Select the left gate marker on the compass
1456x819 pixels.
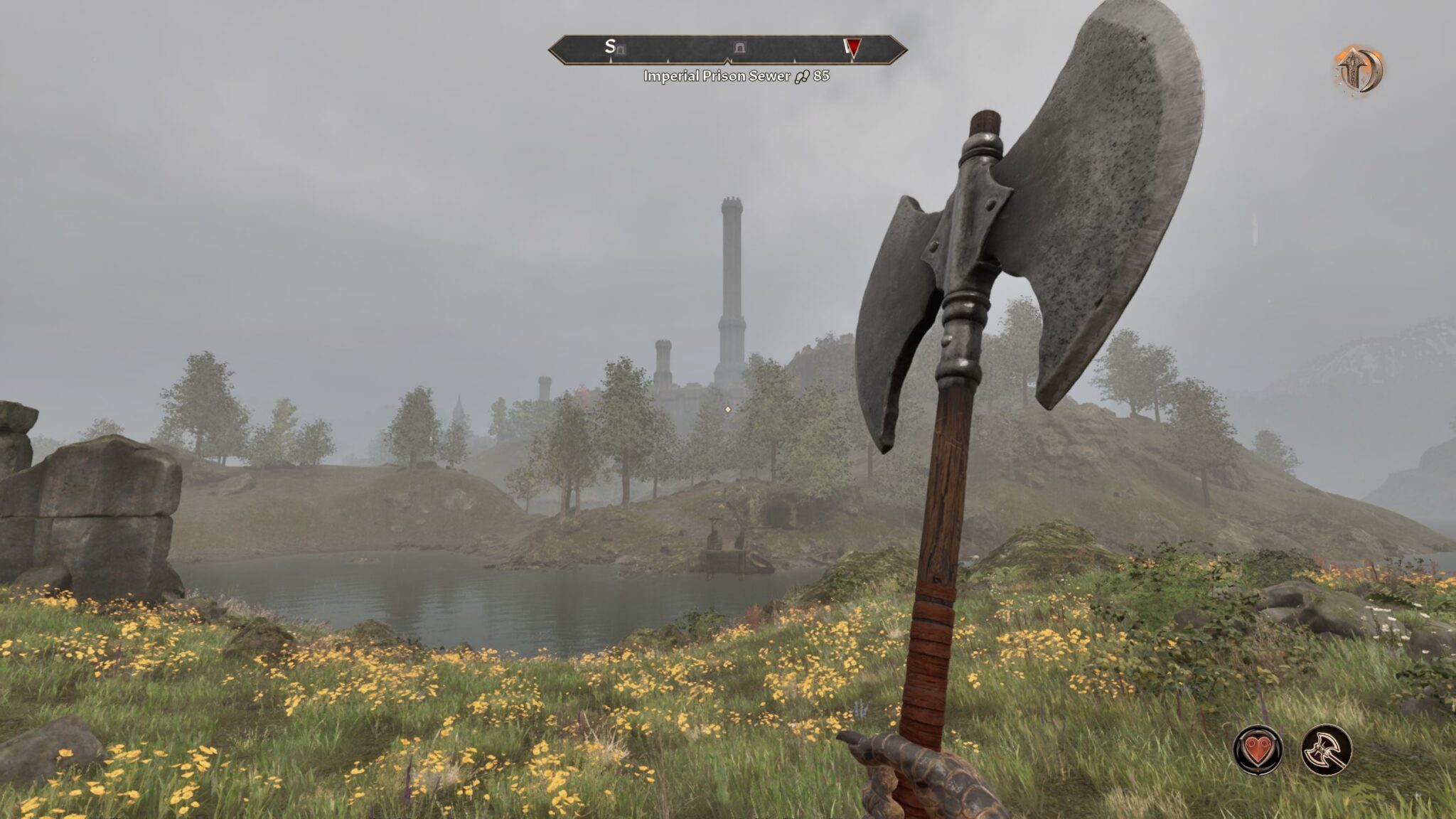(x=620, y=49)
